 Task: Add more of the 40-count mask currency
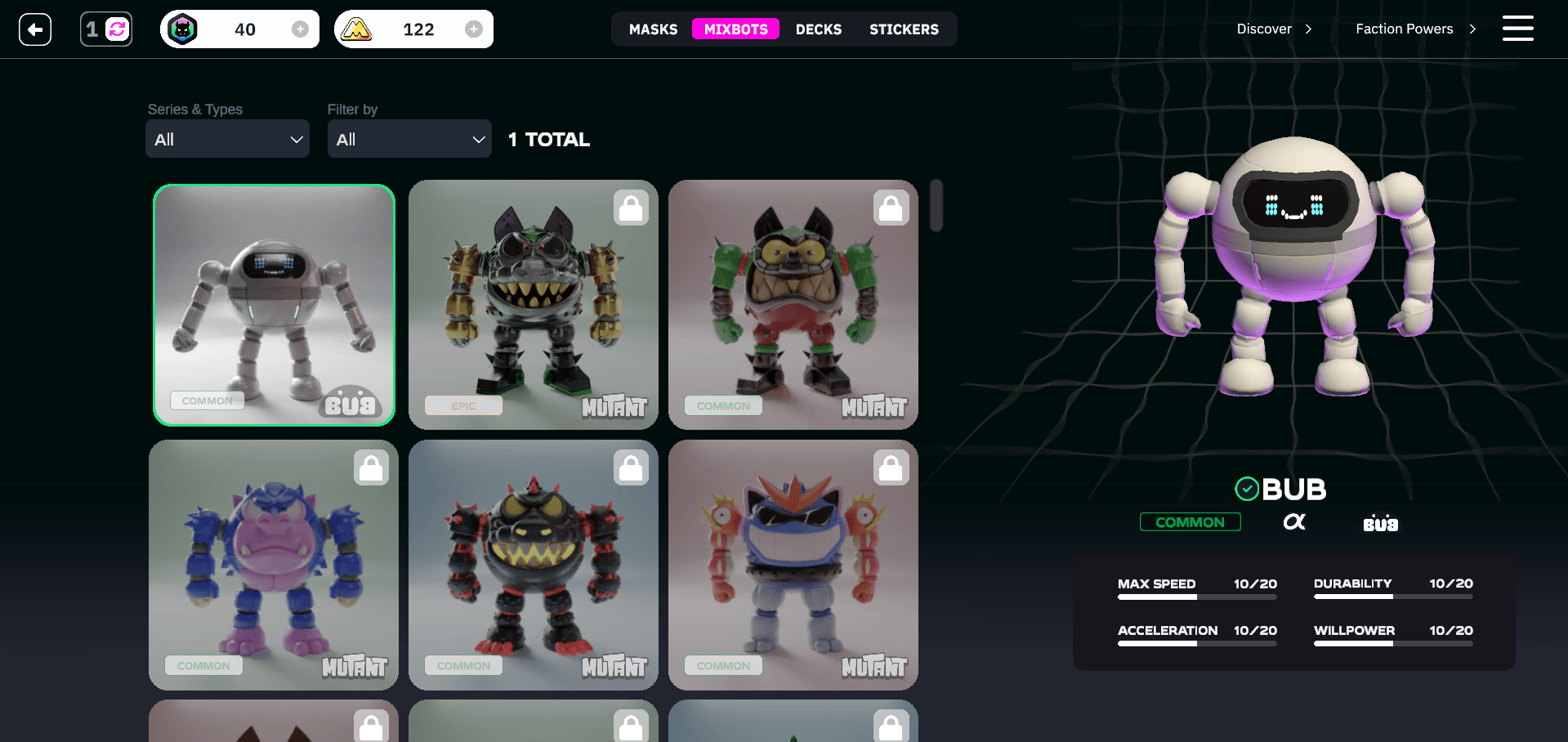point(300,29)
